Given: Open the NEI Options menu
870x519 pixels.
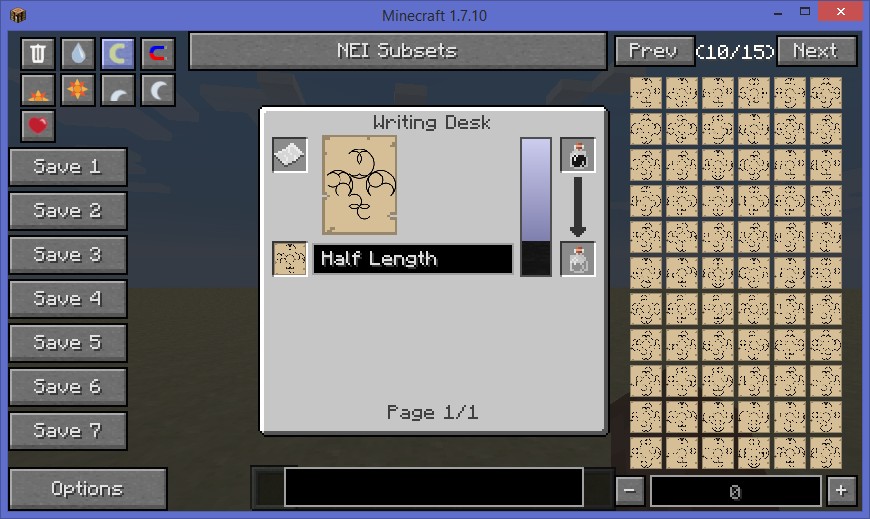Looking at the screenshot, I should pos(87,489).
